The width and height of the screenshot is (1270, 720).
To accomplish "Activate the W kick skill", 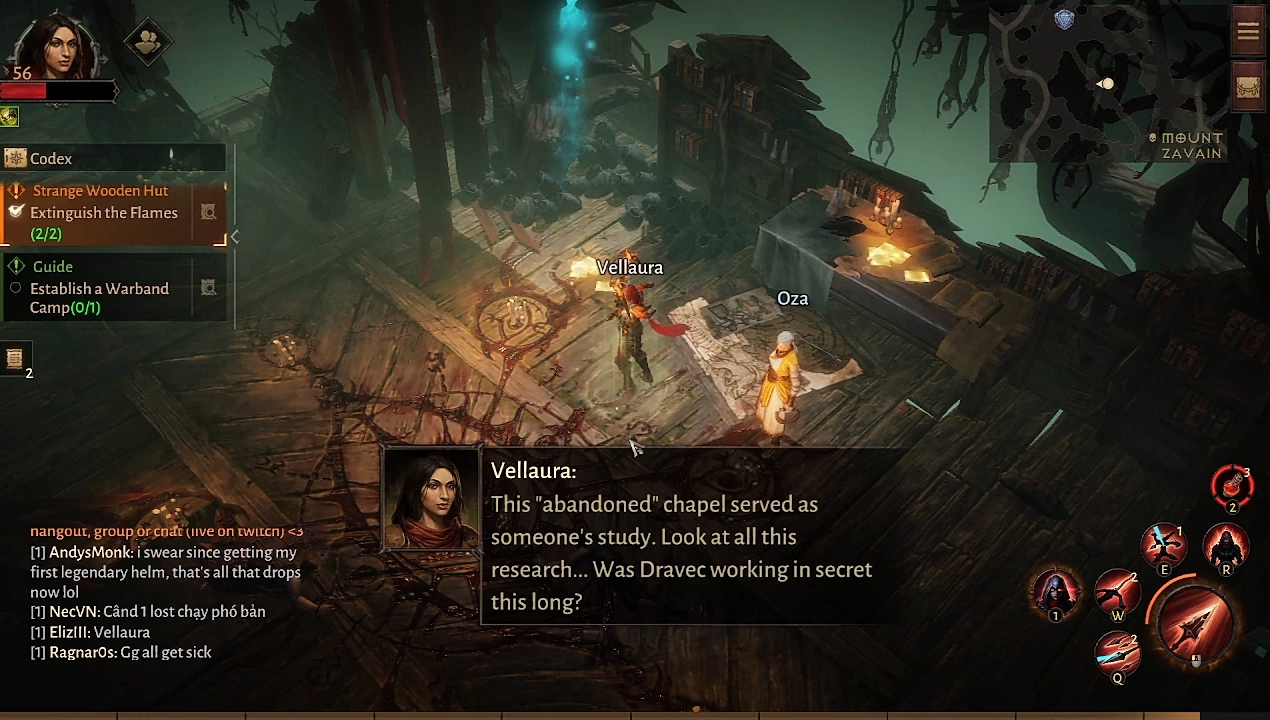I will (1117, 595).
